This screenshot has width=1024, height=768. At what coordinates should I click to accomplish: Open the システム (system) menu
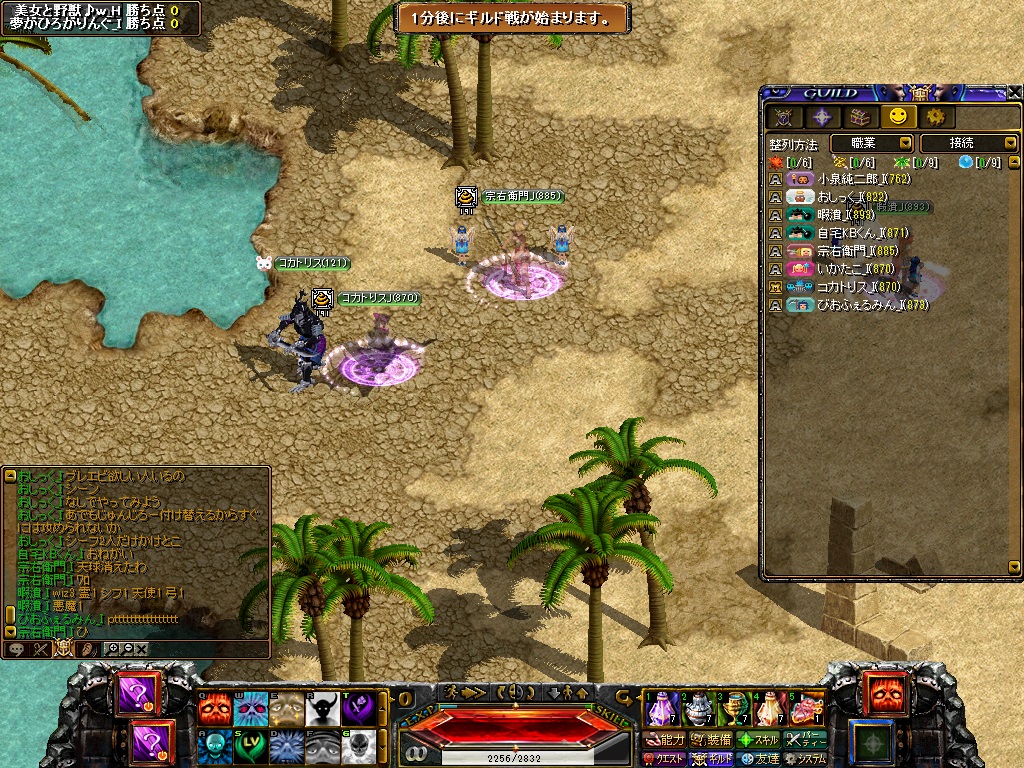pos(805,759)
